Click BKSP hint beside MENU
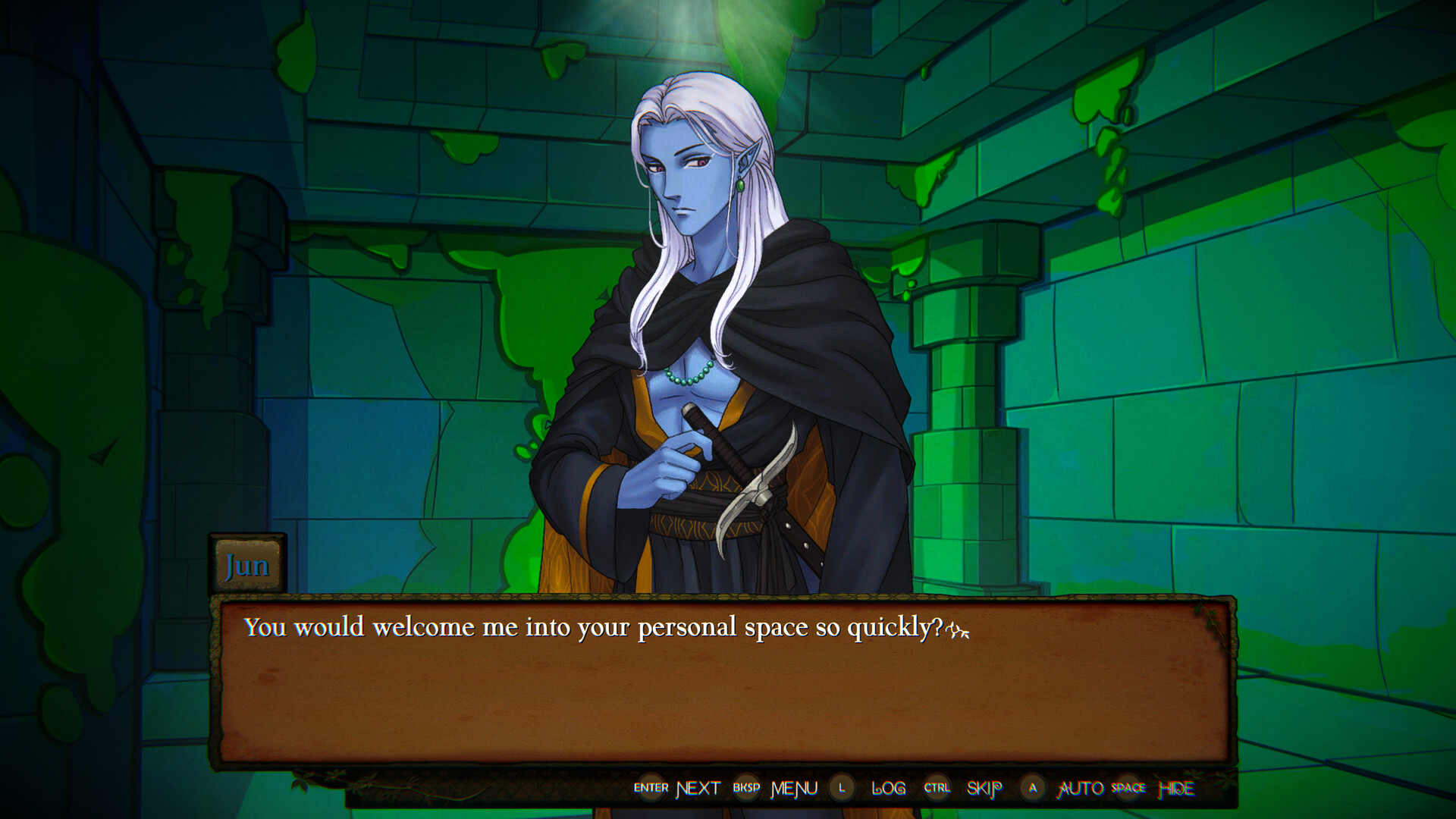Screen dimensions: 1456x819 coord(748,789)
